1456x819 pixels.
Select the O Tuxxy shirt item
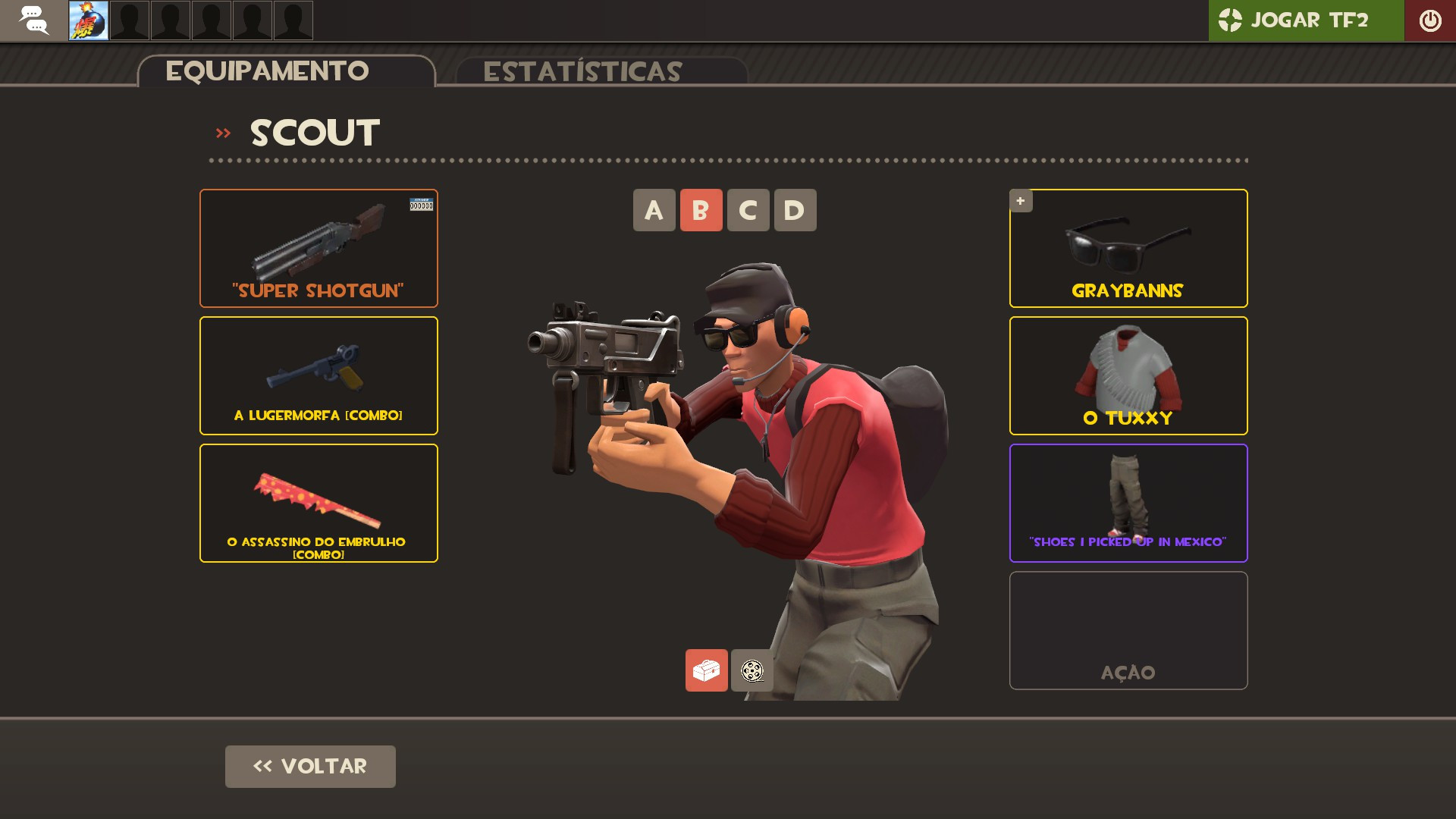(1128, 375)
